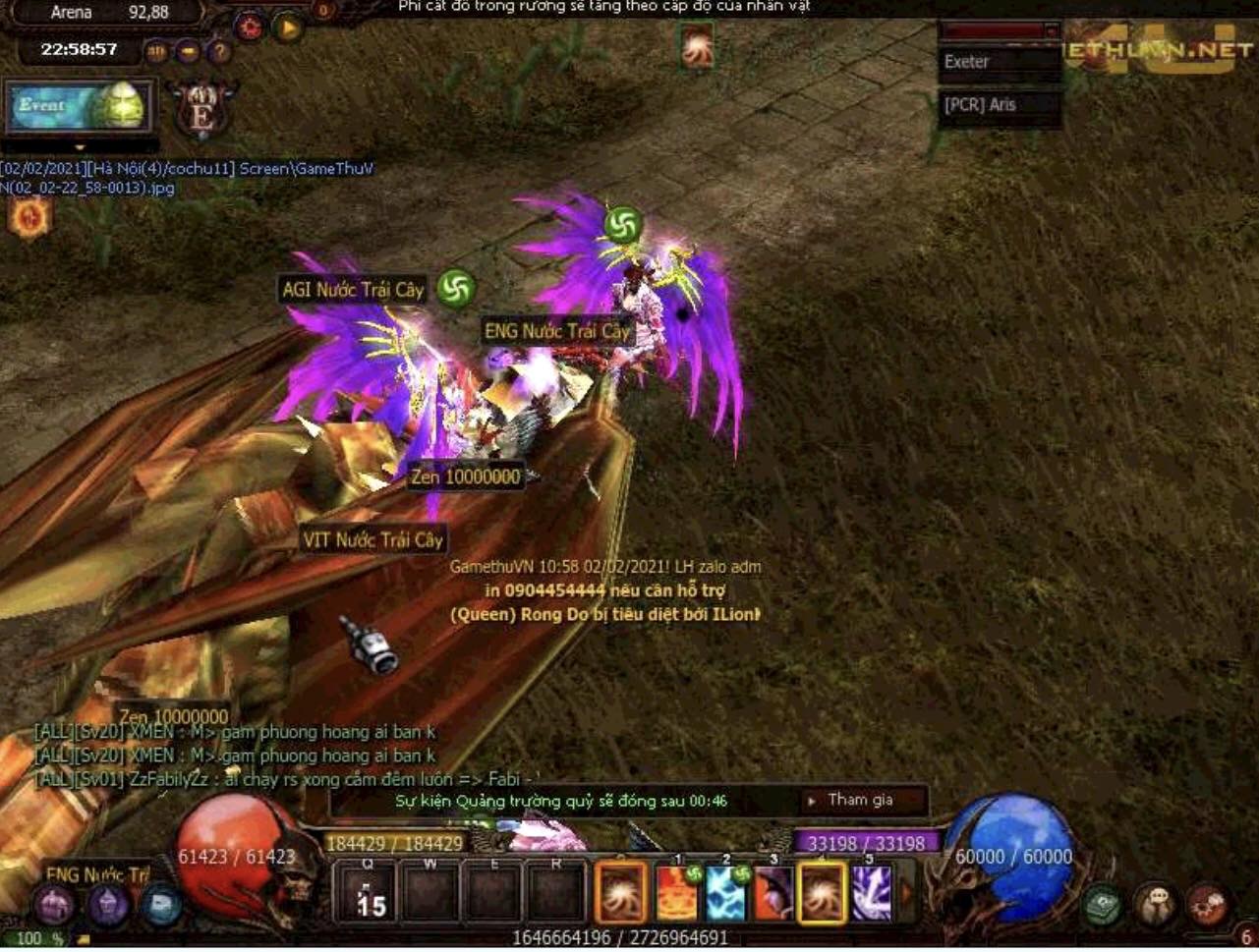Screen dimensions: 1259x952
Task: Click the yellow play arrow button
Action: [x=288, y=28]
